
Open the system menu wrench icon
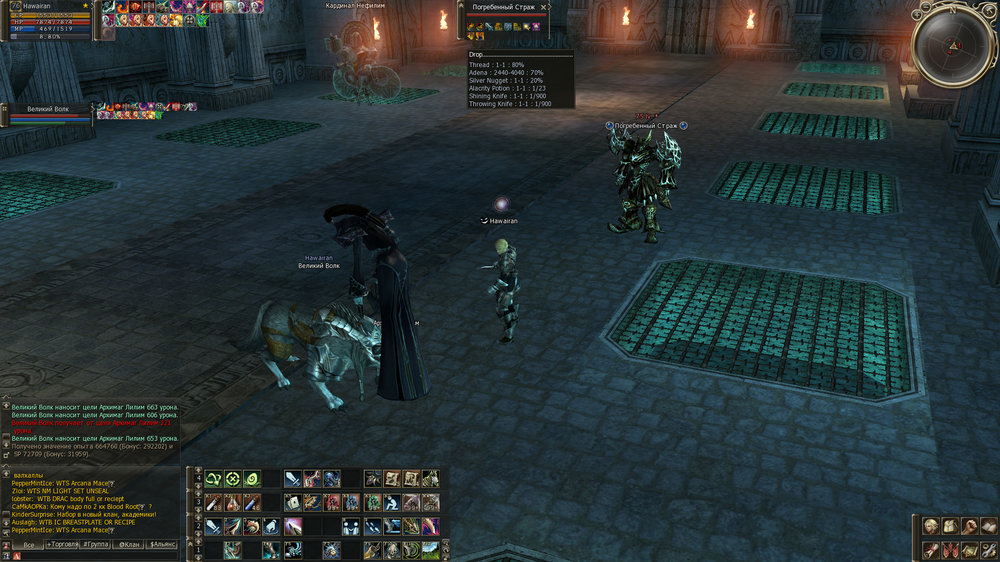[987, 549]
